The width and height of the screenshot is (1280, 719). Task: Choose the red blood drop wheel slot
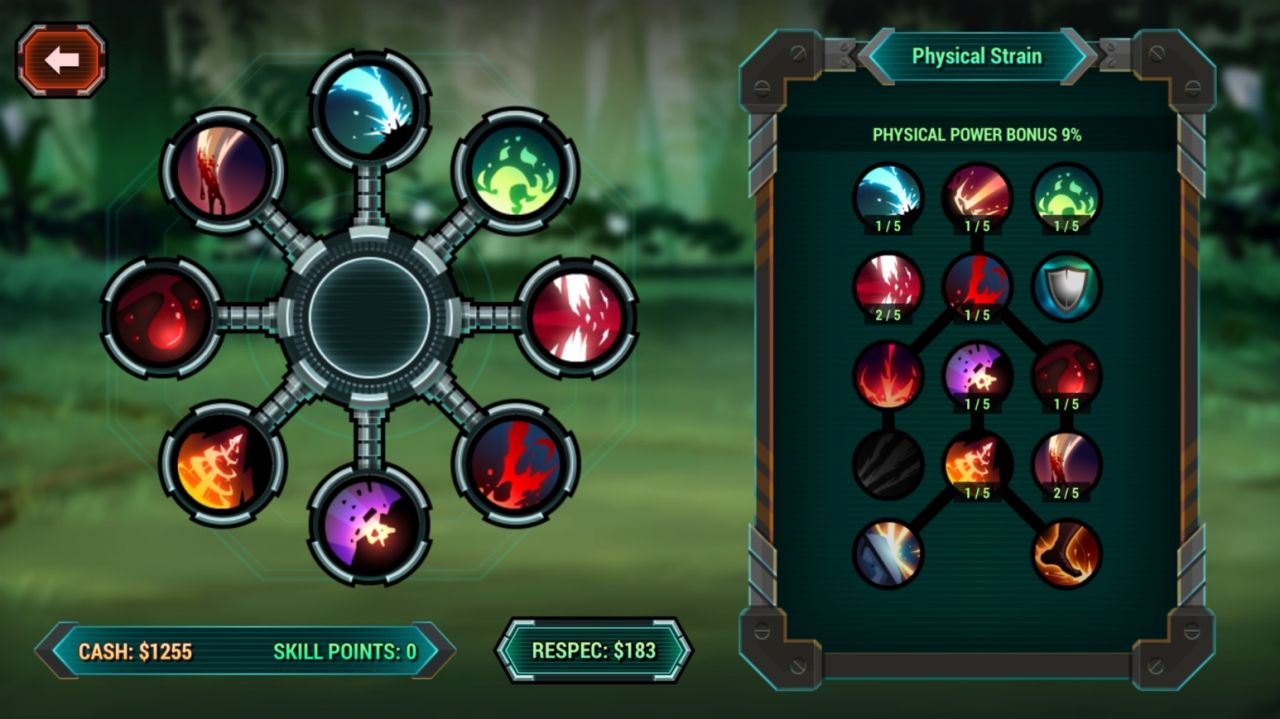(162, 317)
